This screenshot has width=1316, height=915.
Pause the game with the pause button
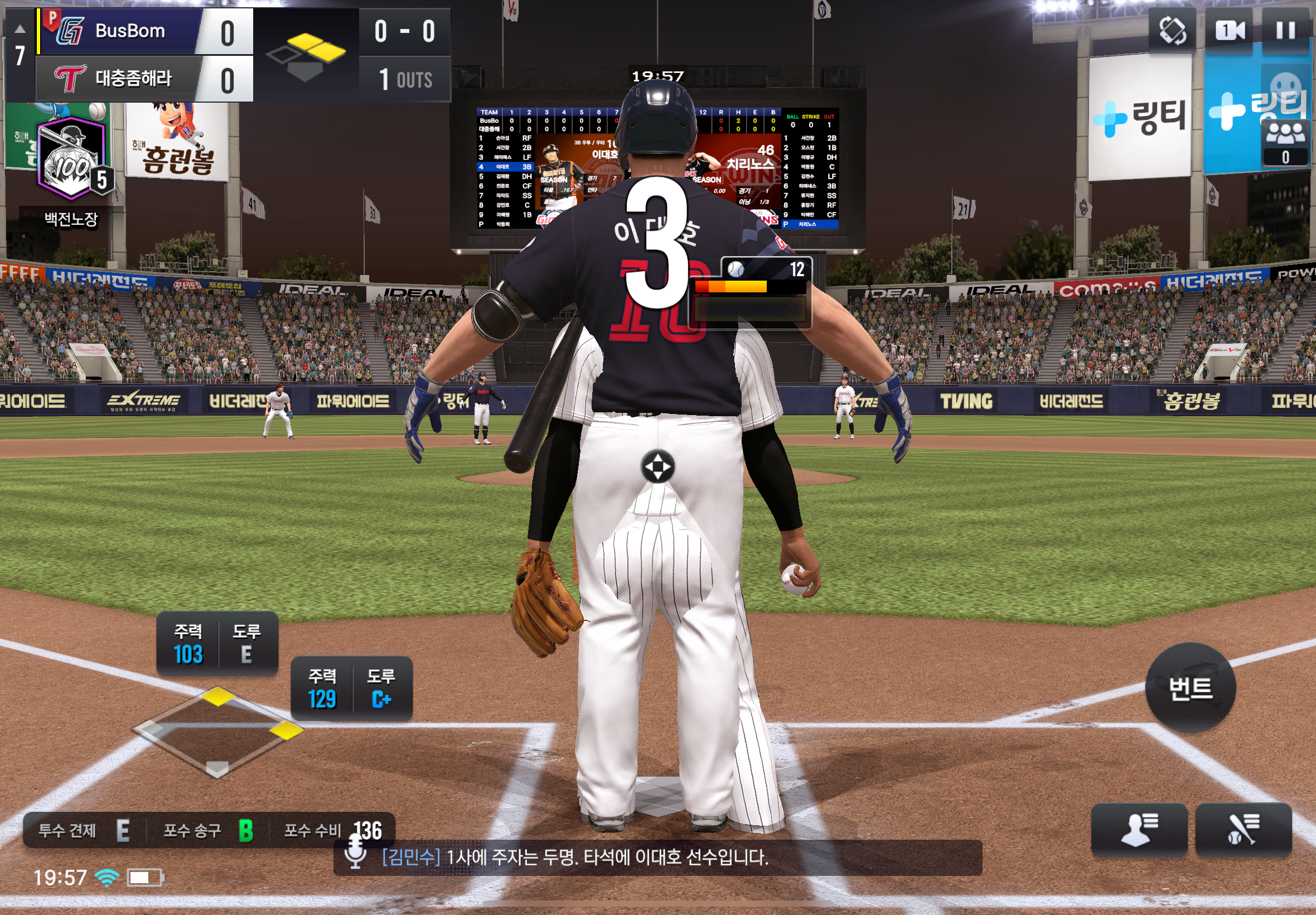pos(1285,30)
